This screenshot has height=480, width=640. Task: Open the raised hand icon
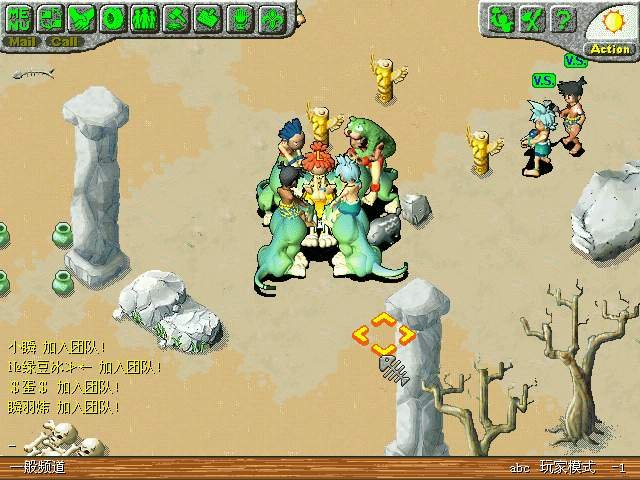pyautogui.click(x=239, y=18)
